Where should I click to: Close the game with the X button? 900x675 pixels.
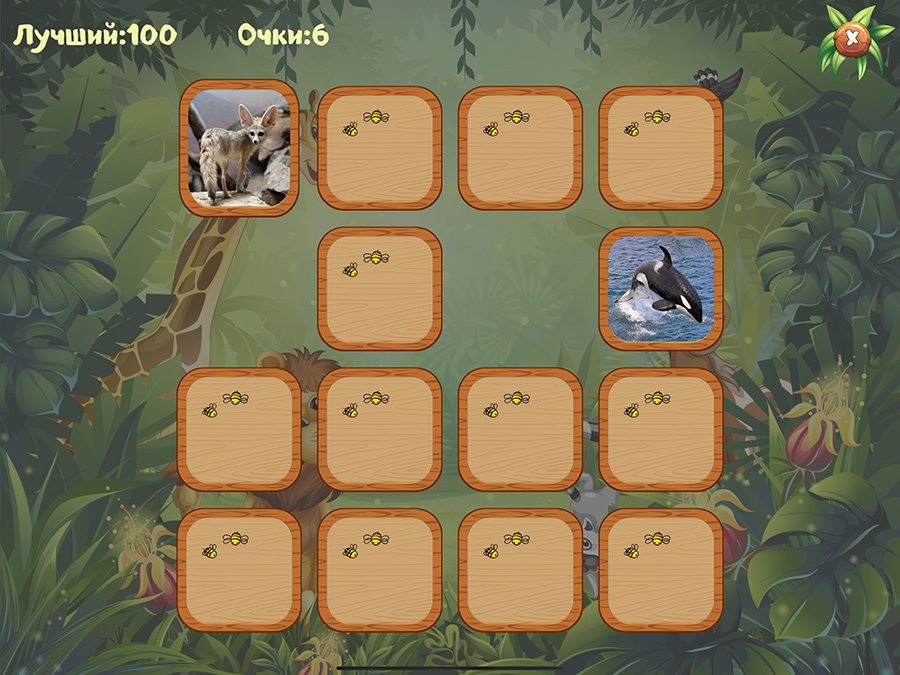pos(851,38)
